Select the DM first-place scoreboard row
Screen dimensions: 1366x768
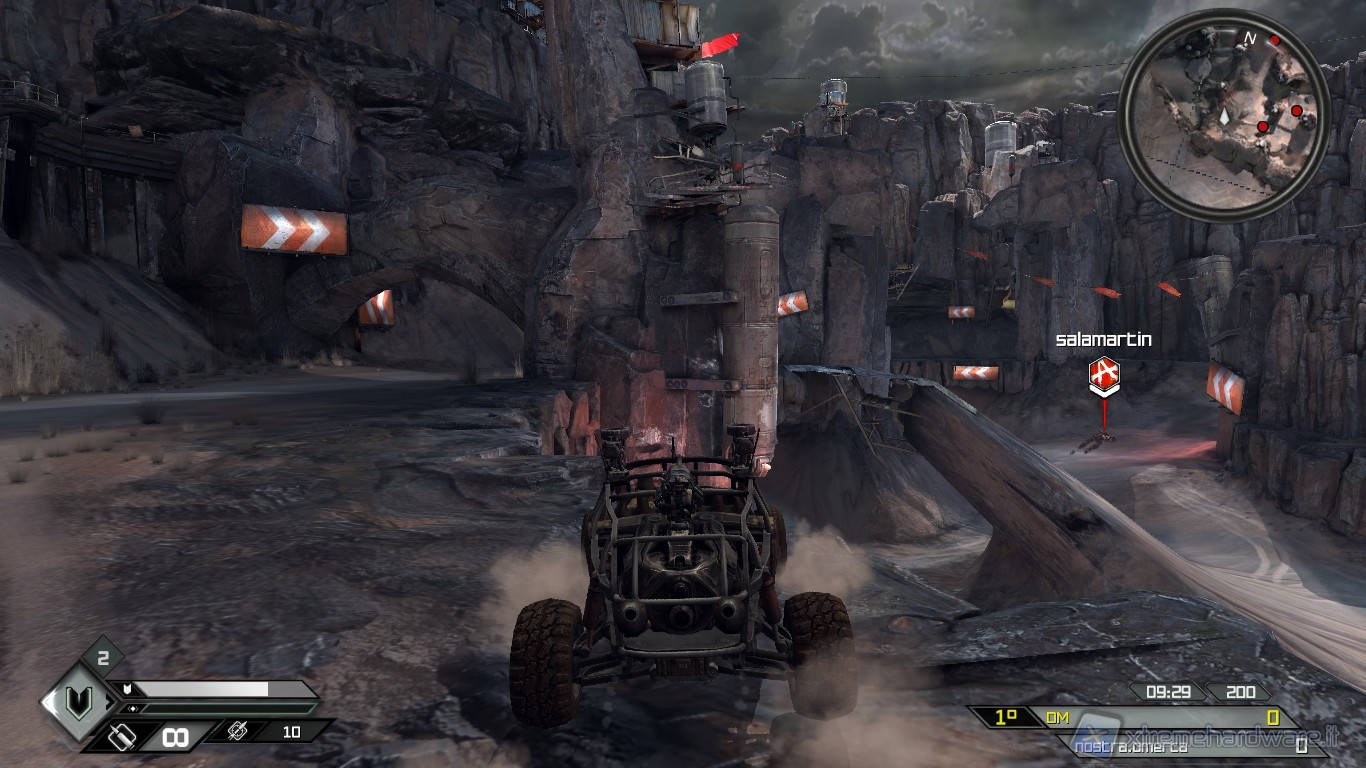click(1130, 717)
